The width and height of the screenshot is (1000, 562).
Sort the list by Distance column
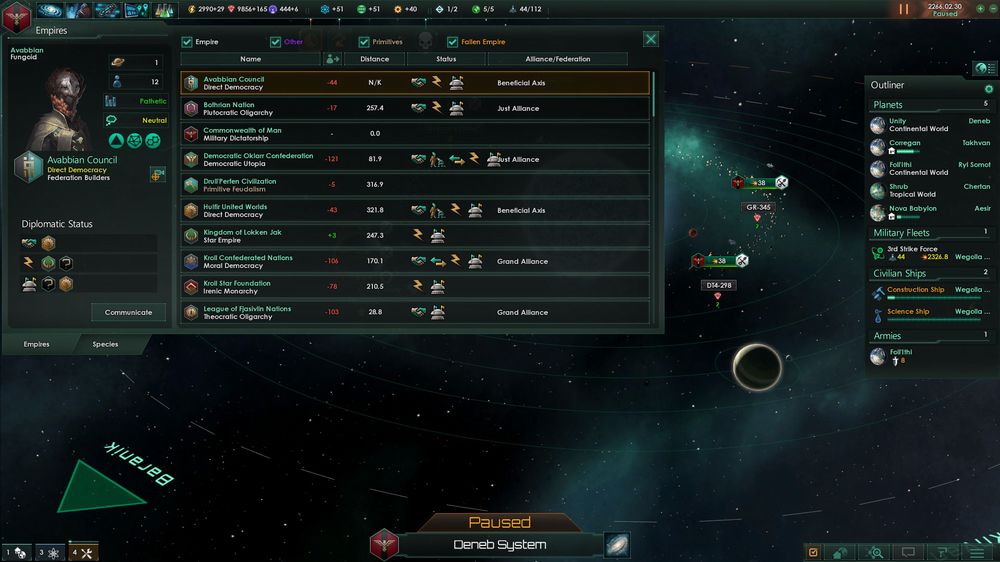[375, 59]
